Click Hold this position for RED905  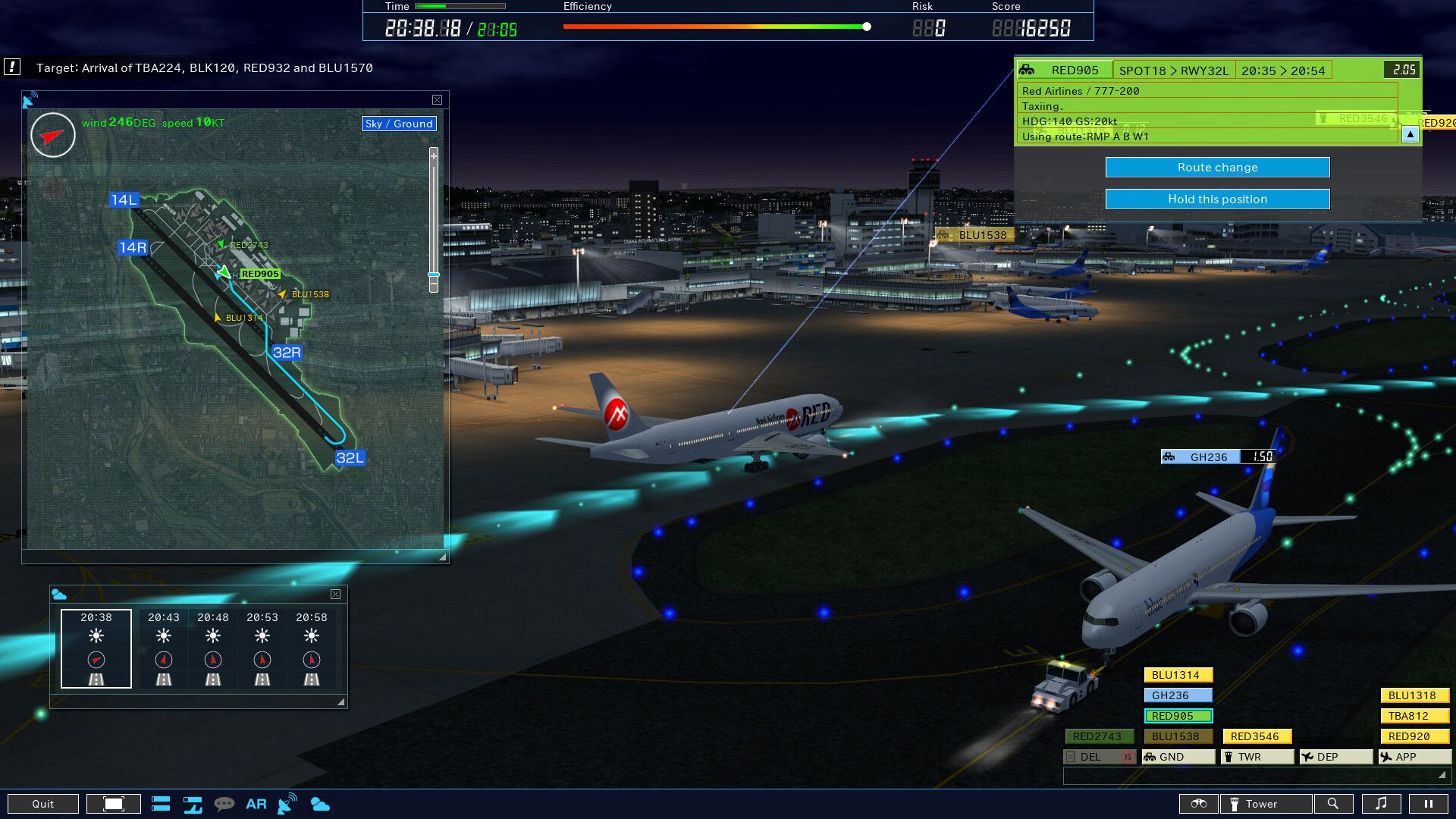tap(1216, 199)
